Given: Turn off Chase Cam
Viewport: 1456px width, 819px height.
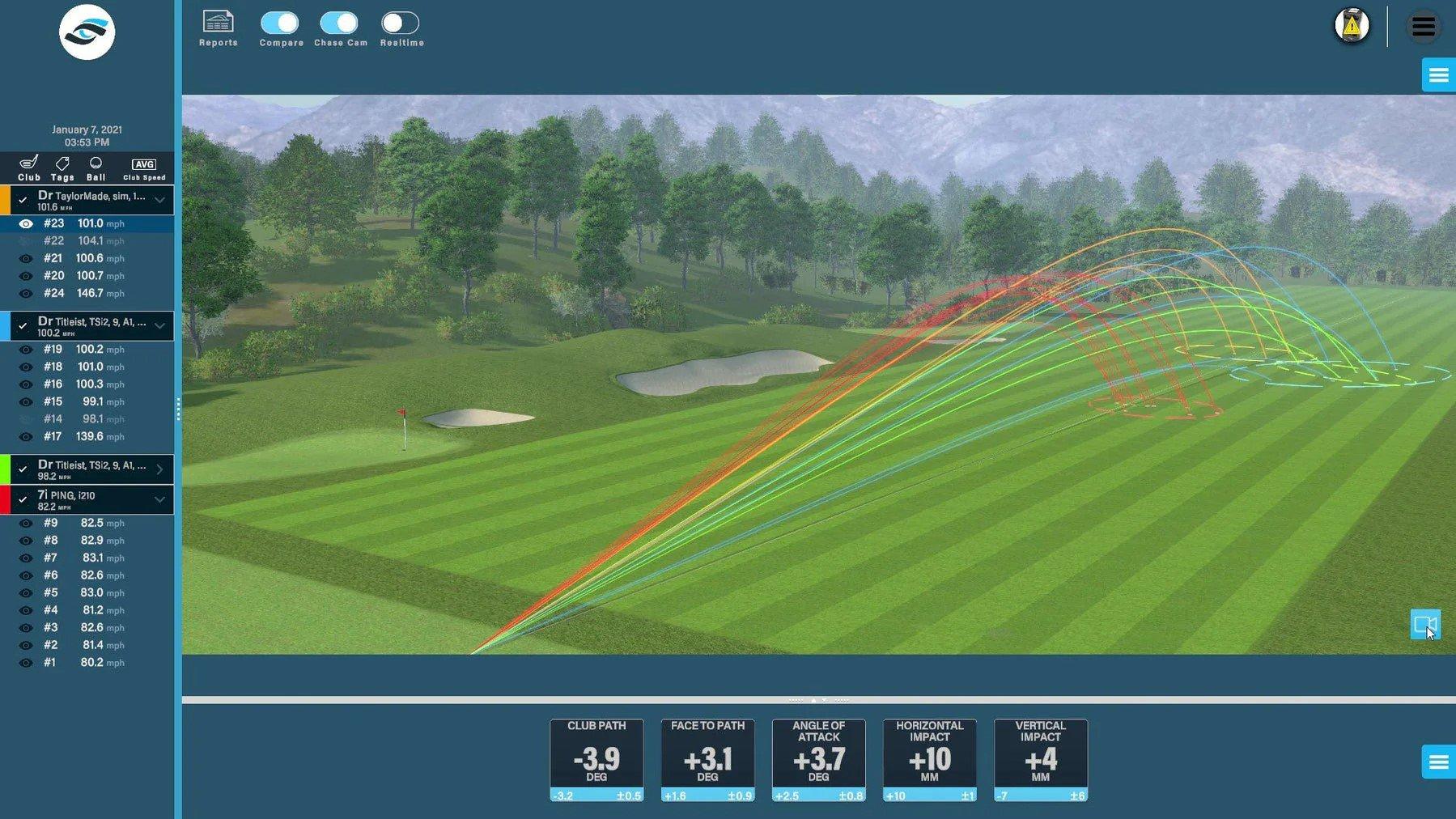Looking at the screenshot, I should click(x=340, y=23).
